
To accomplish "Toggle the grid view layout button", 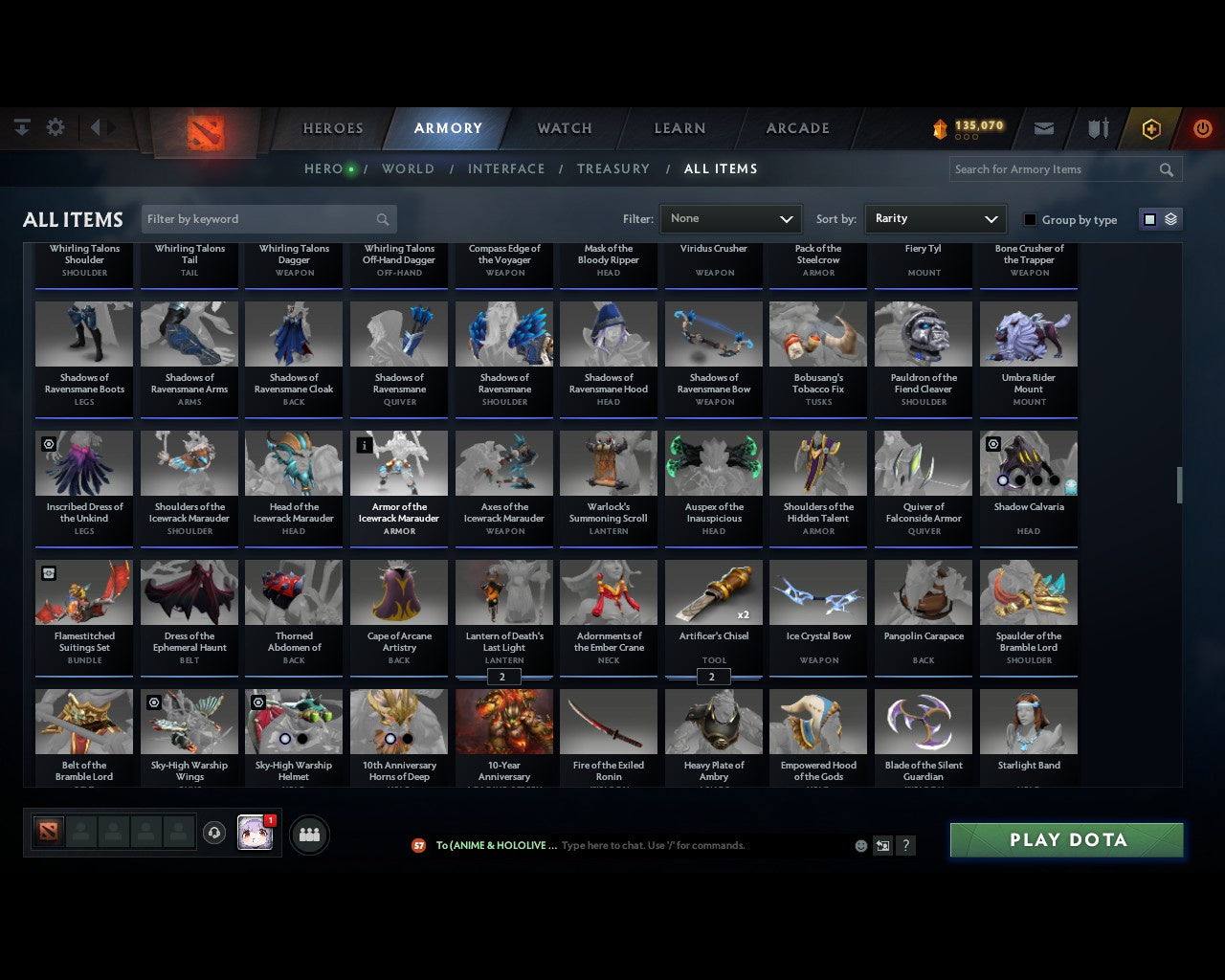I will (x=1148, y=218).
